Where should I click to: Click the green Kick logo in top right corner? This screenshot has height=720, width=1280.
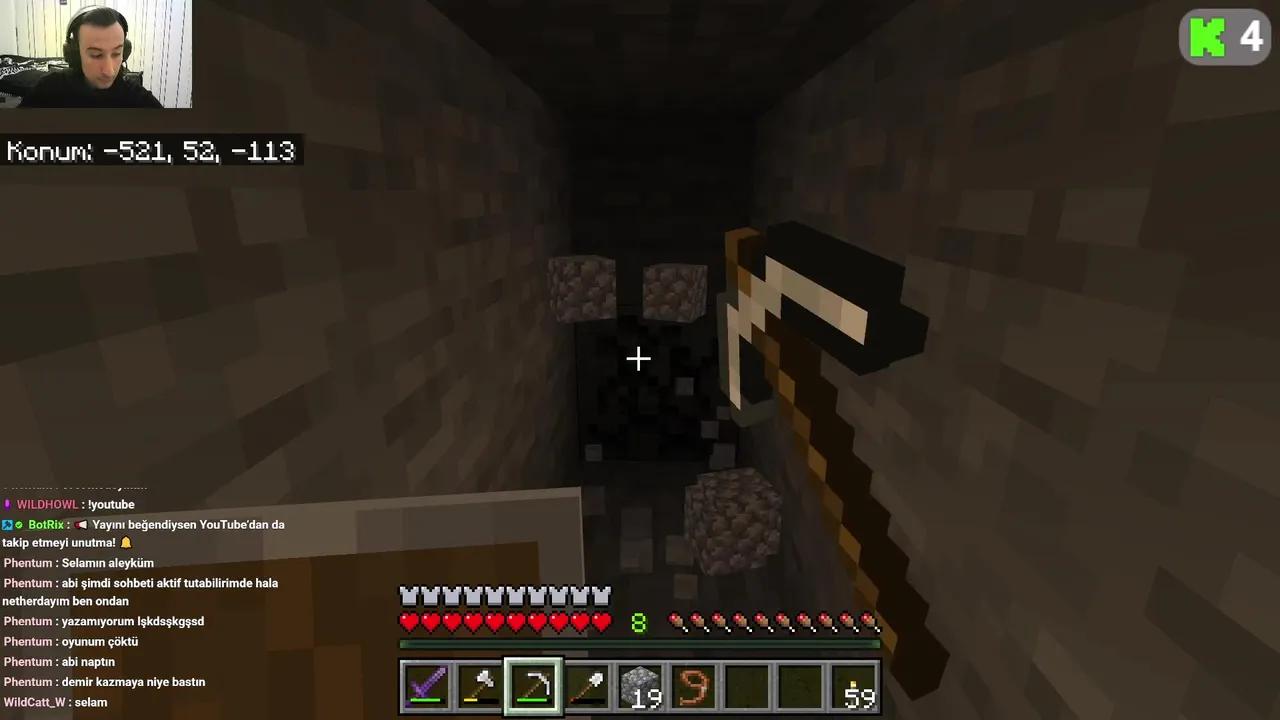[x=1208, y=37]
